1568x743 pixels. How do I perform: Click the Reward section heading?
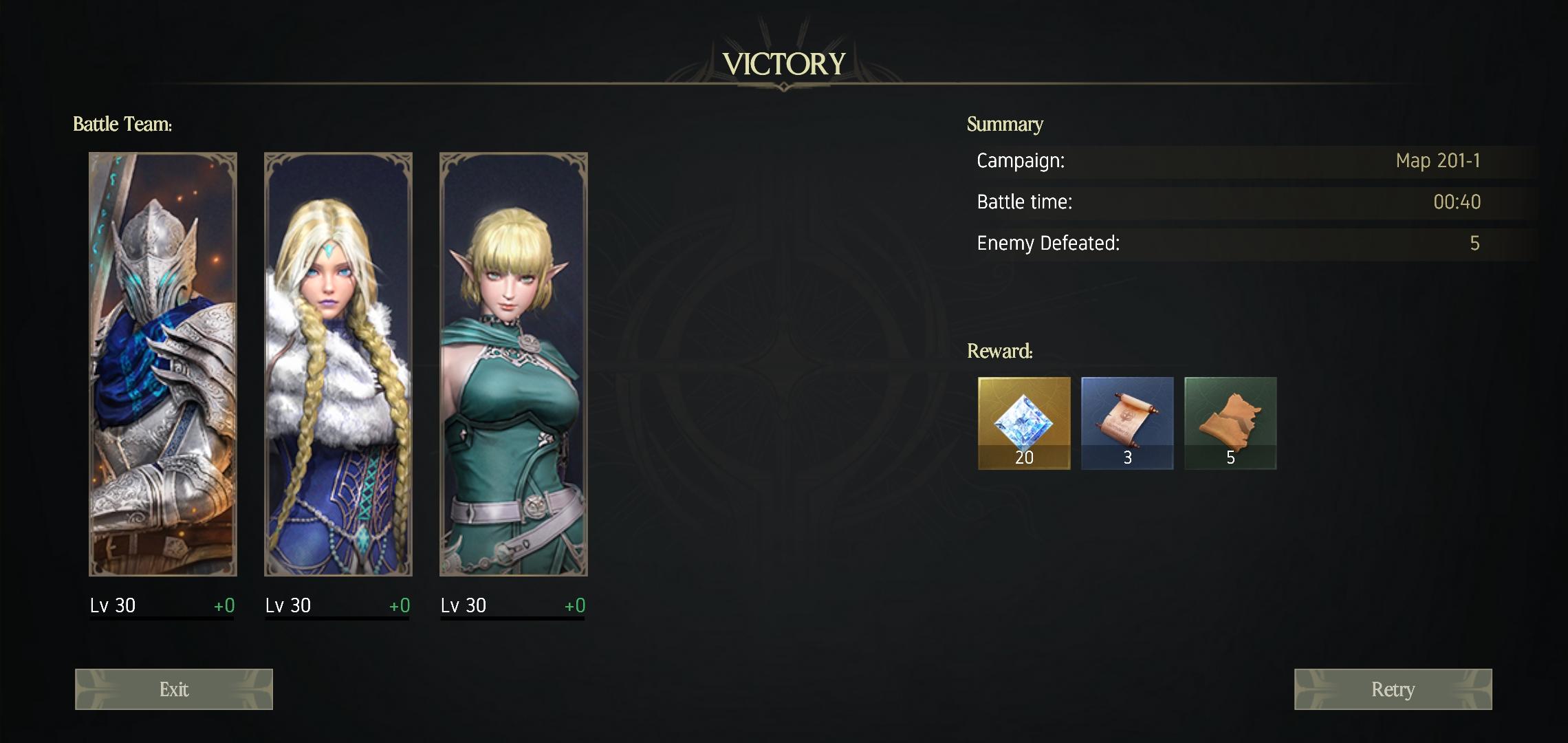point(999,351)
